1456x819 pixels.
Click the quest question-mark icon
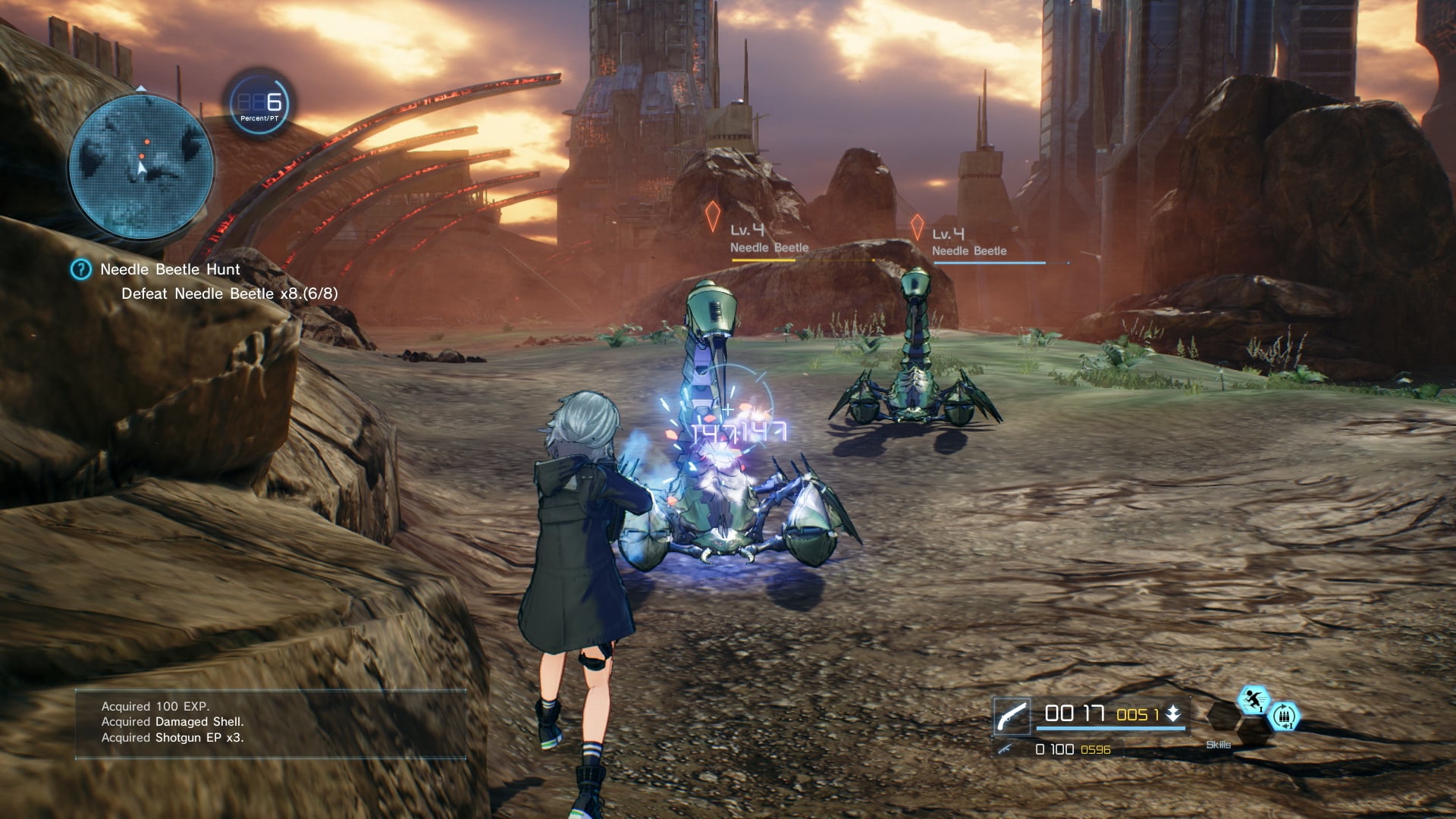pyautogui.click(x=80, y=269)
